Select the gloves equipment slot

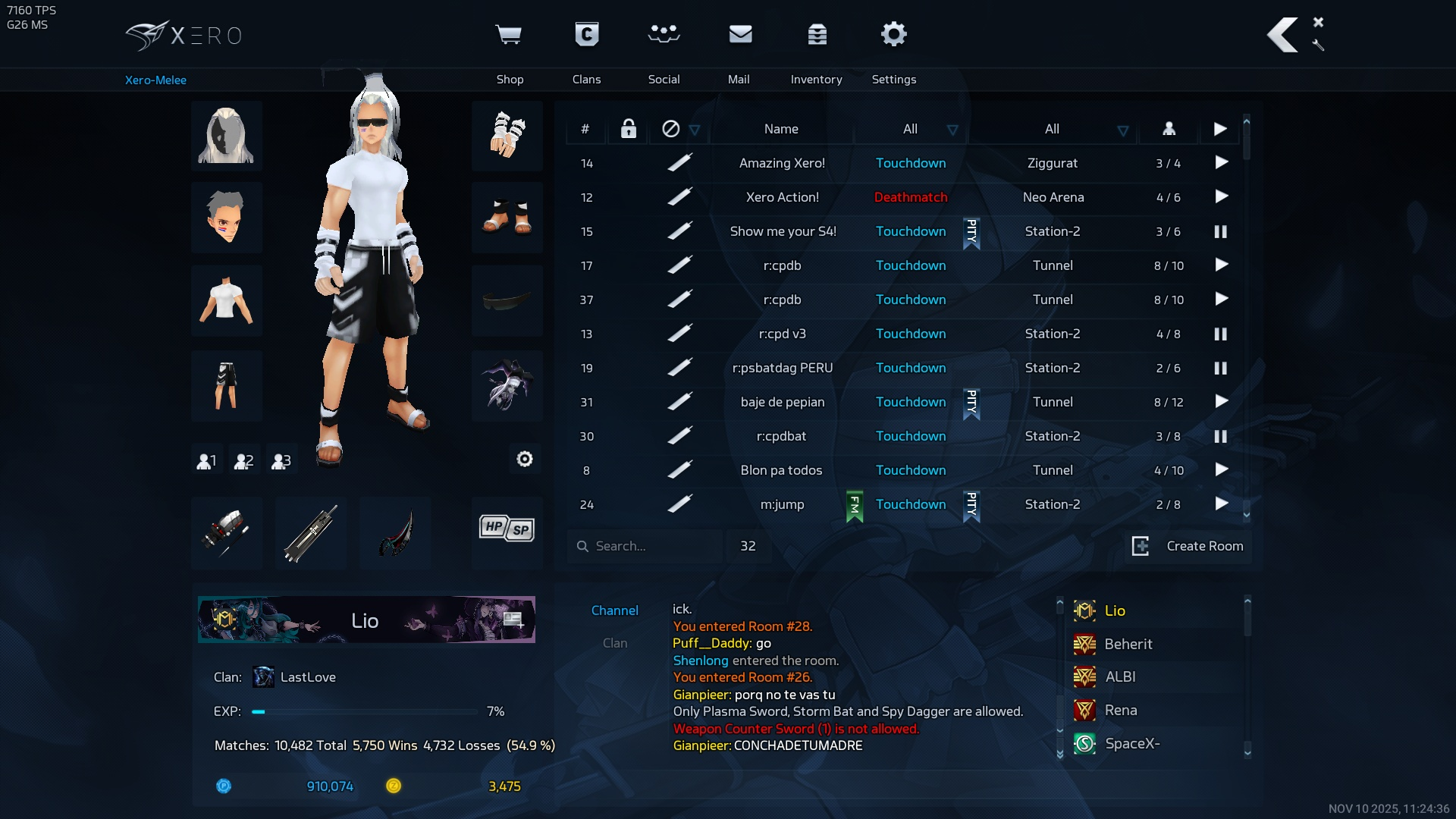[507, 136]
